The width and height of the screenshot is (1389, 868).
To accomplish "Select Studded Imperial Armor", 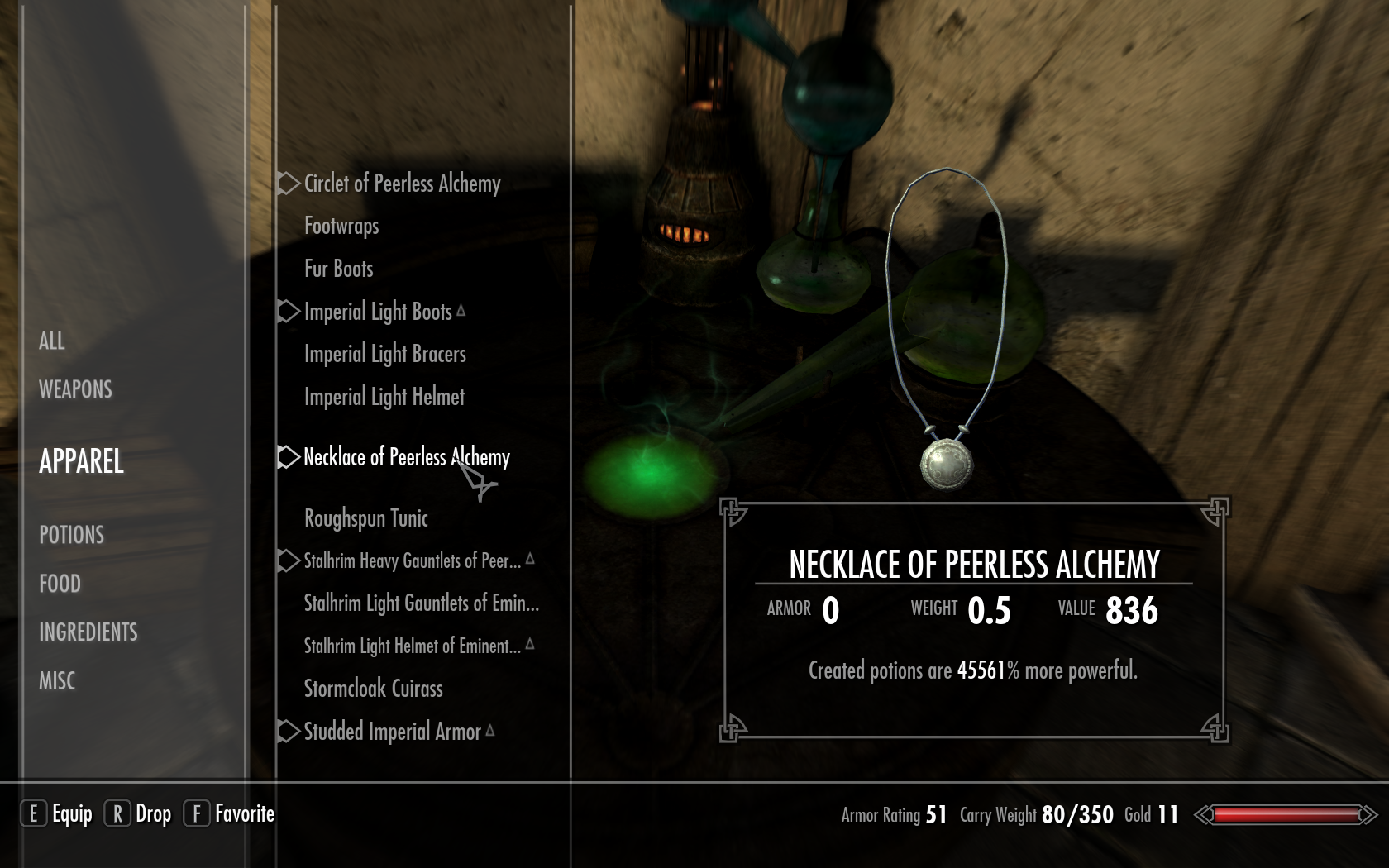I will click(x=392, y=732).
